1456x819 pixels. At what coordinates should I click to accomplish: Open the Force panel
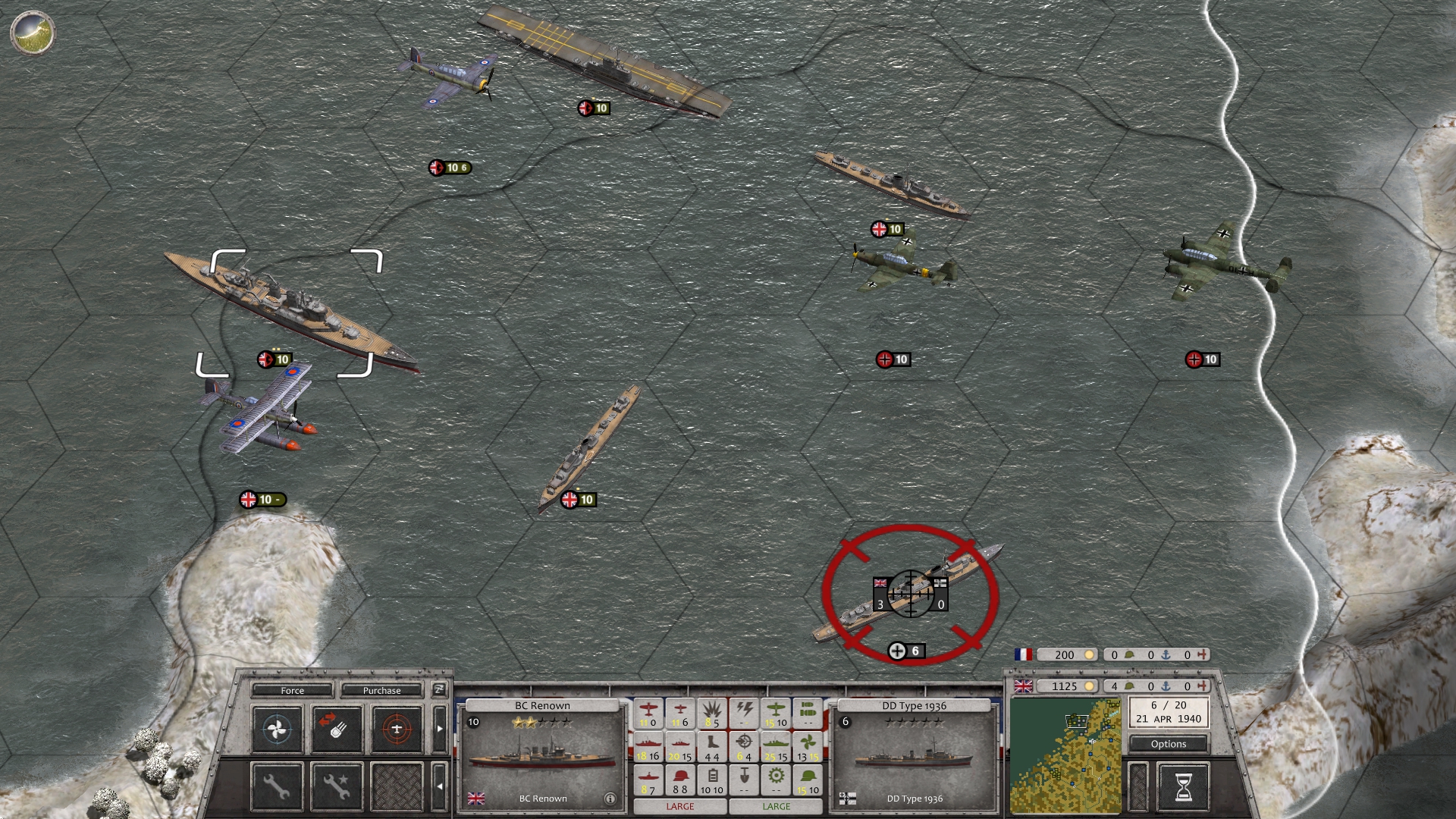(292, 690)
